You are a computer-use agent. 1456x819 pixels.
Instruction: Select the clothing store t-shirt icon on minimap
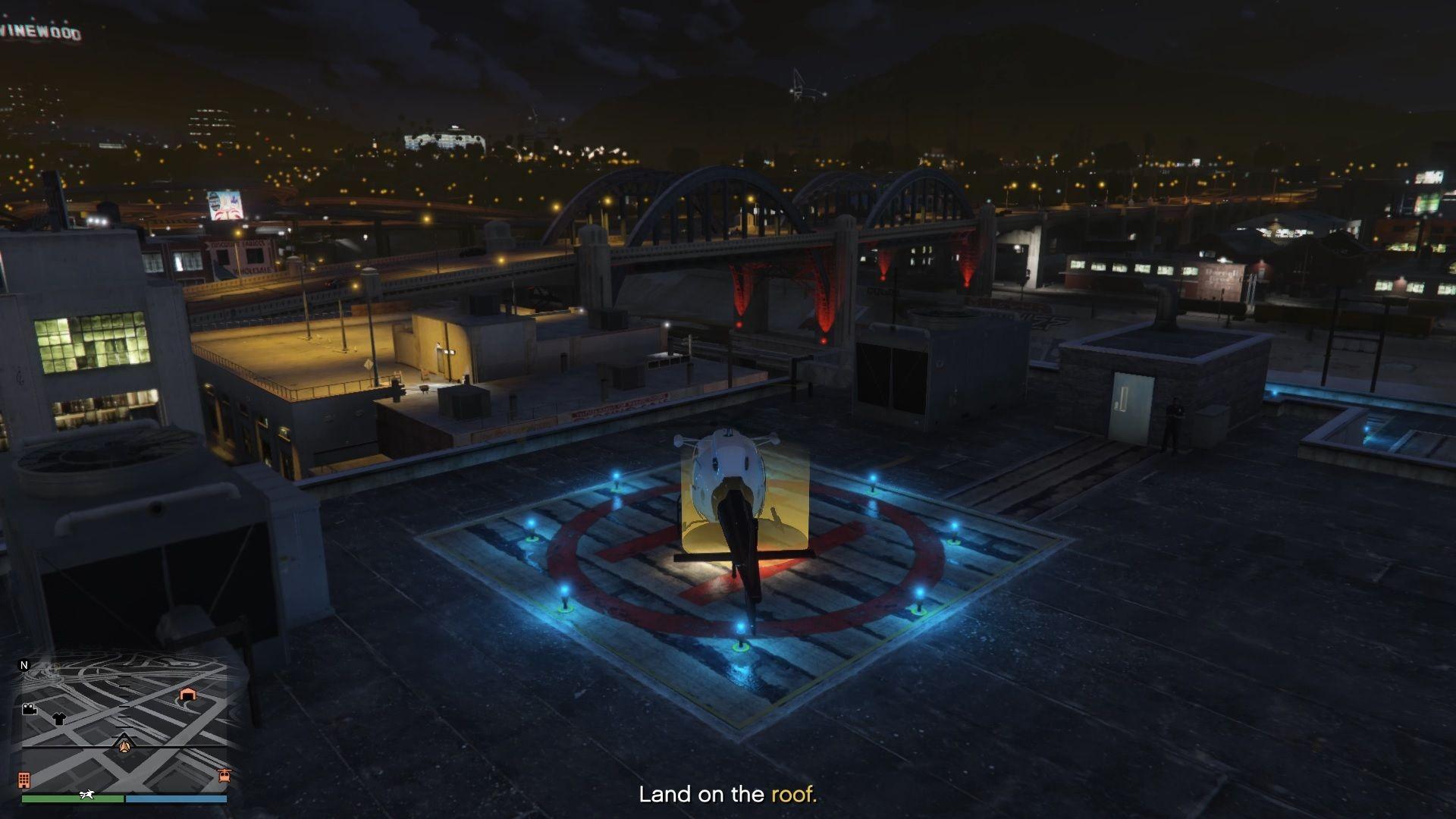[60, 718]
